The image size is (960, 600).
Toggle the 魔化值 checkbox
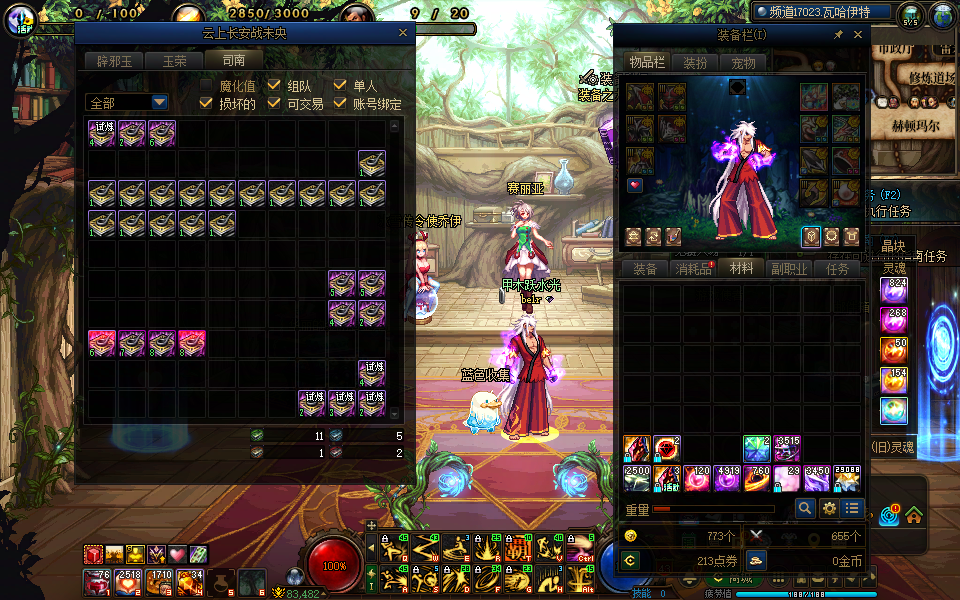tap(207, 86)
